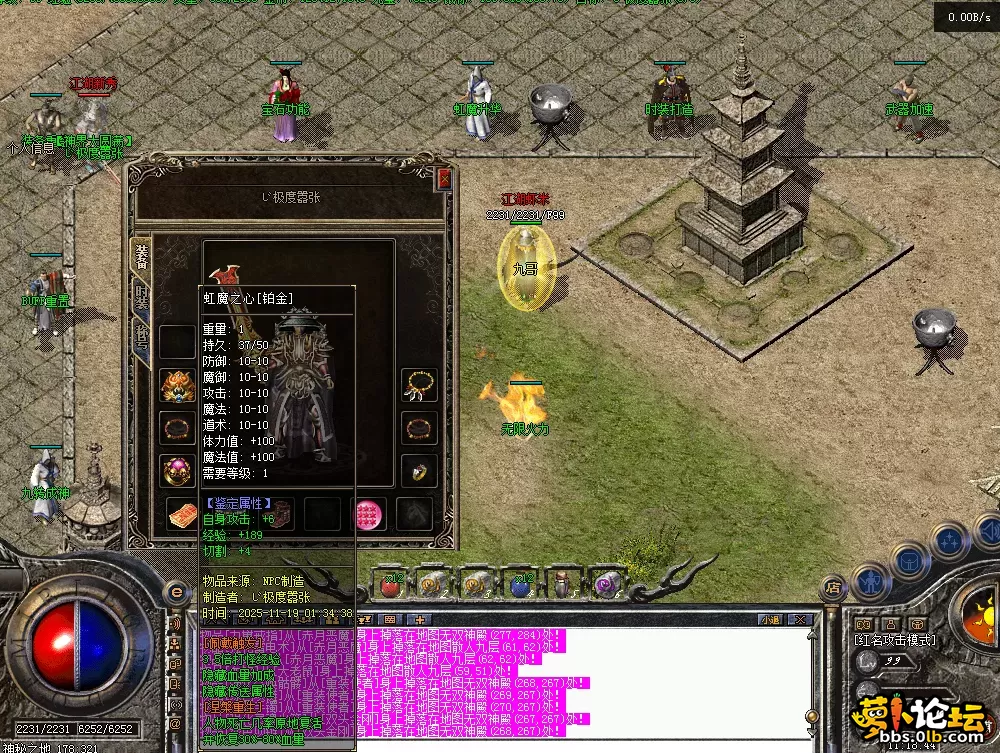Use the blue potion in the quickbar
The height and width of the screenshot is (753, 1000).
coord(520,582)
